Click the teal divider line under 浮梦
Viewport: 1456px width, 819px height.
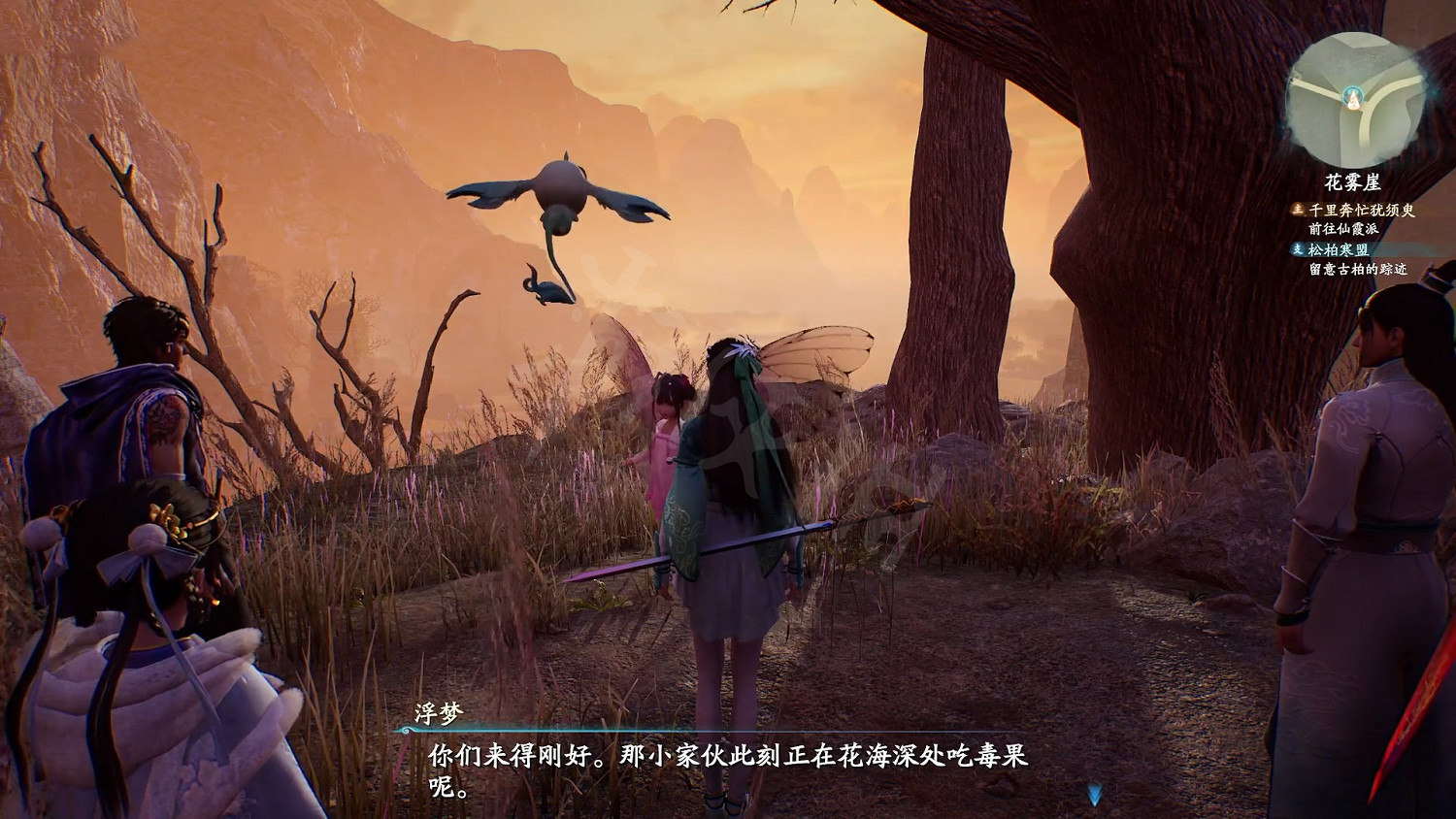pyautogui.click(x=679, y=731)
